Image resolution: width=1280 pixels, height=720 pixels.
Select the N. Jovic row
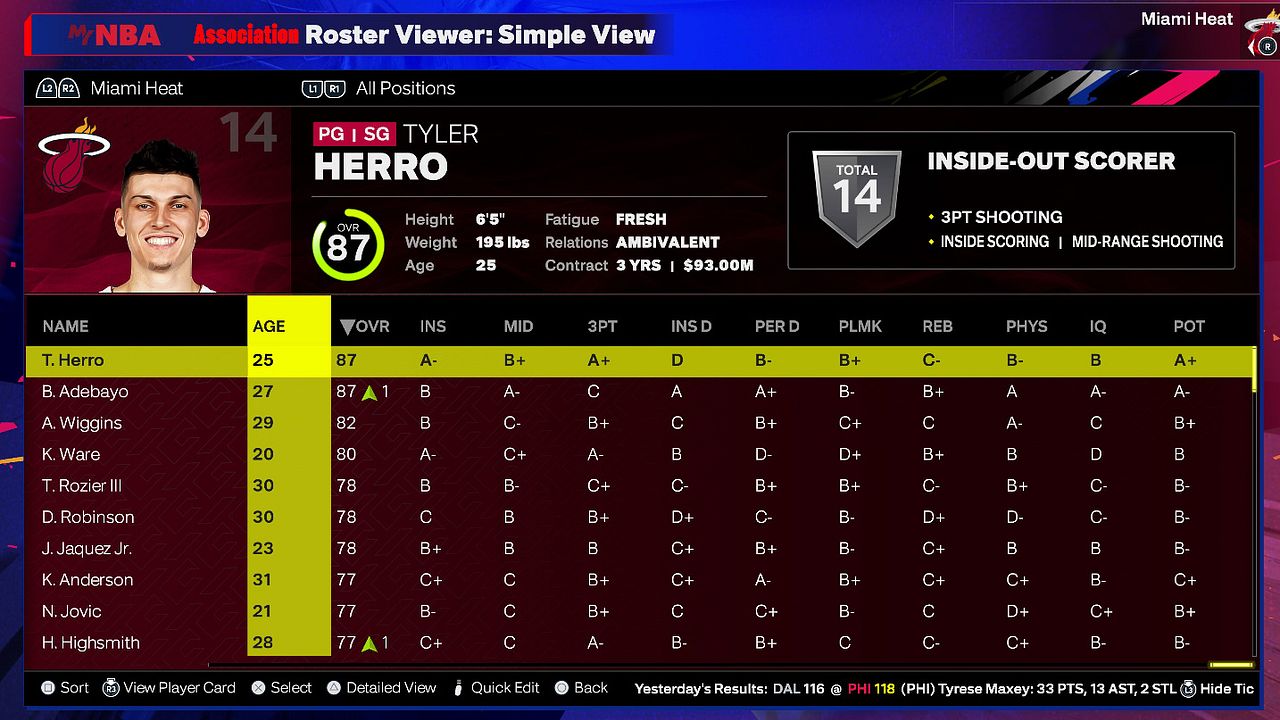coord(72,611)
